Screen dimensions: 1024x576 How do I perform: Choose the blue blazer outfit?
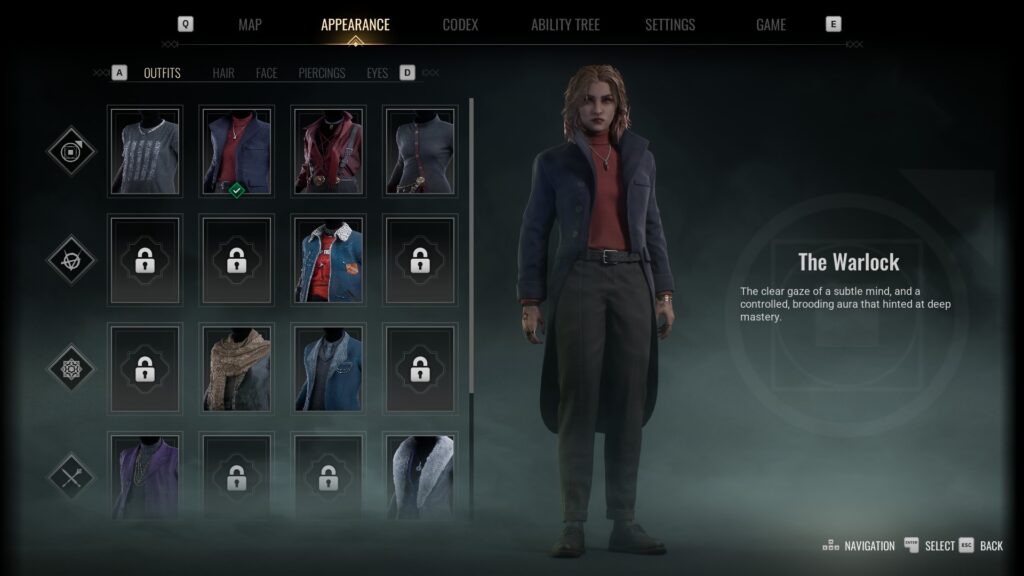click(329, 368)
